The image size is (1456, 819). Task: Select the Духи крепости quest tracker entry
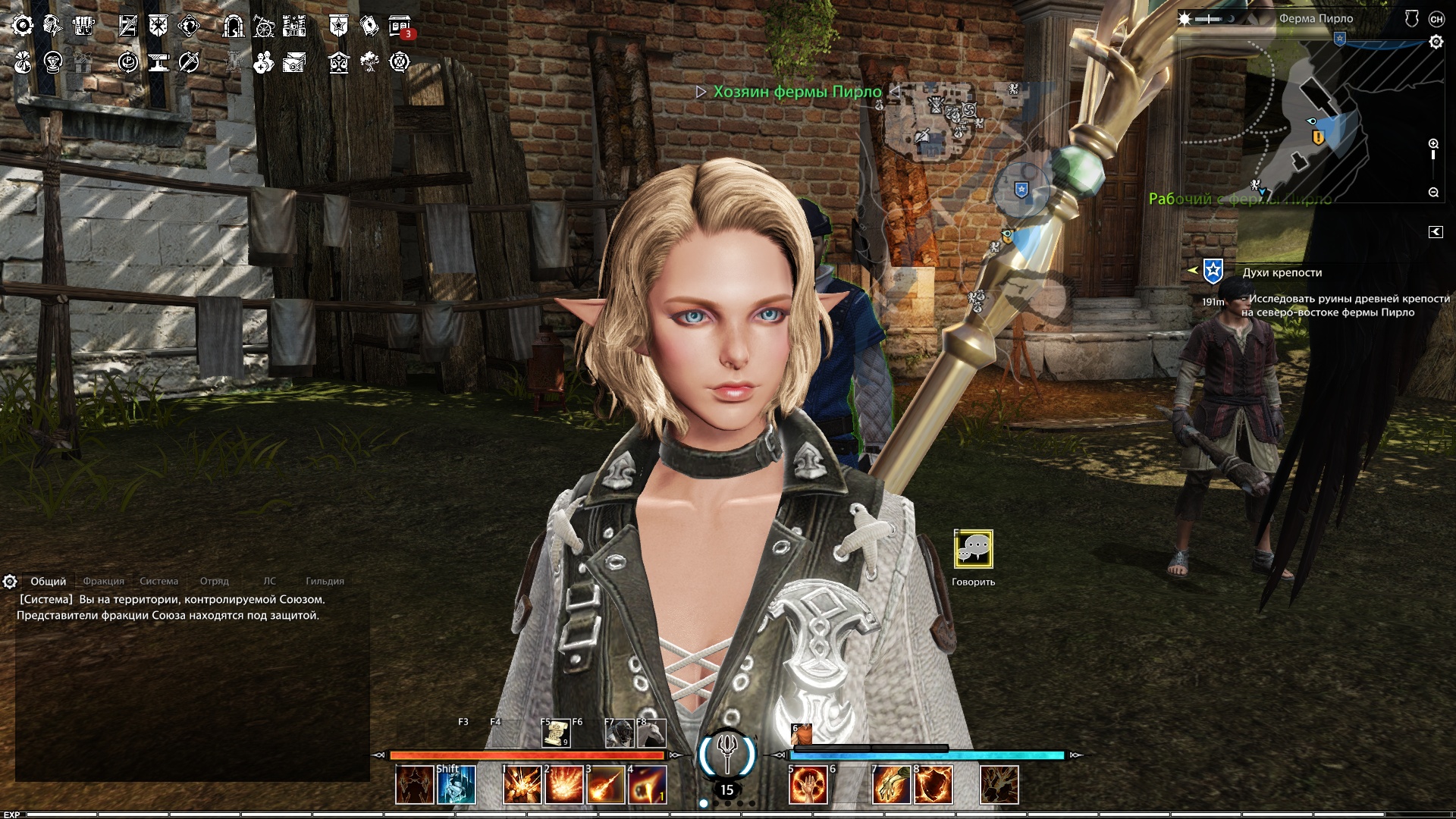(1282, 273)
